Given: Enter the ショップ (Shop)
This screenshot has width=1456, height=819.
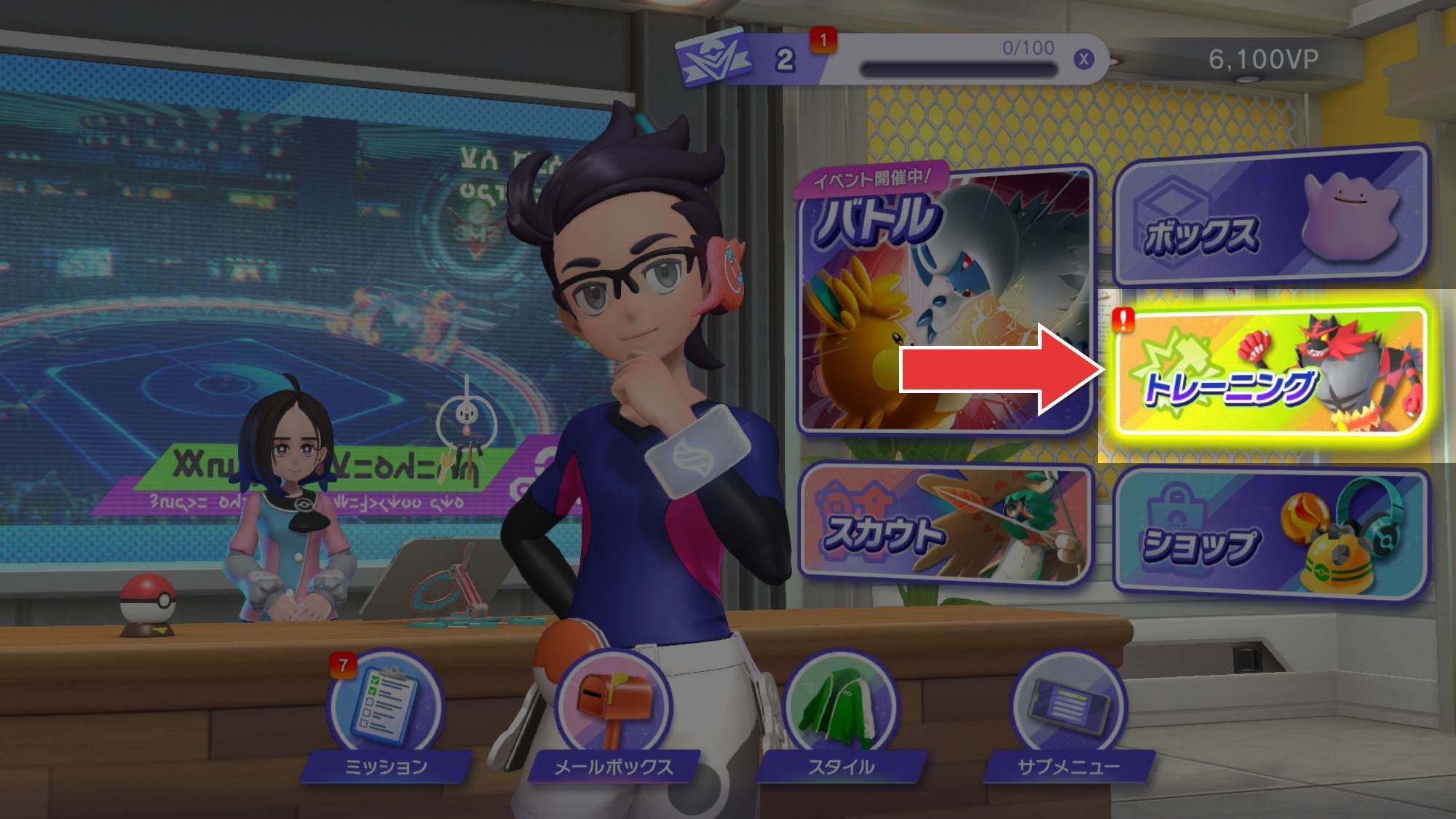Looking at the screenshot, I should coord(1270,533).
